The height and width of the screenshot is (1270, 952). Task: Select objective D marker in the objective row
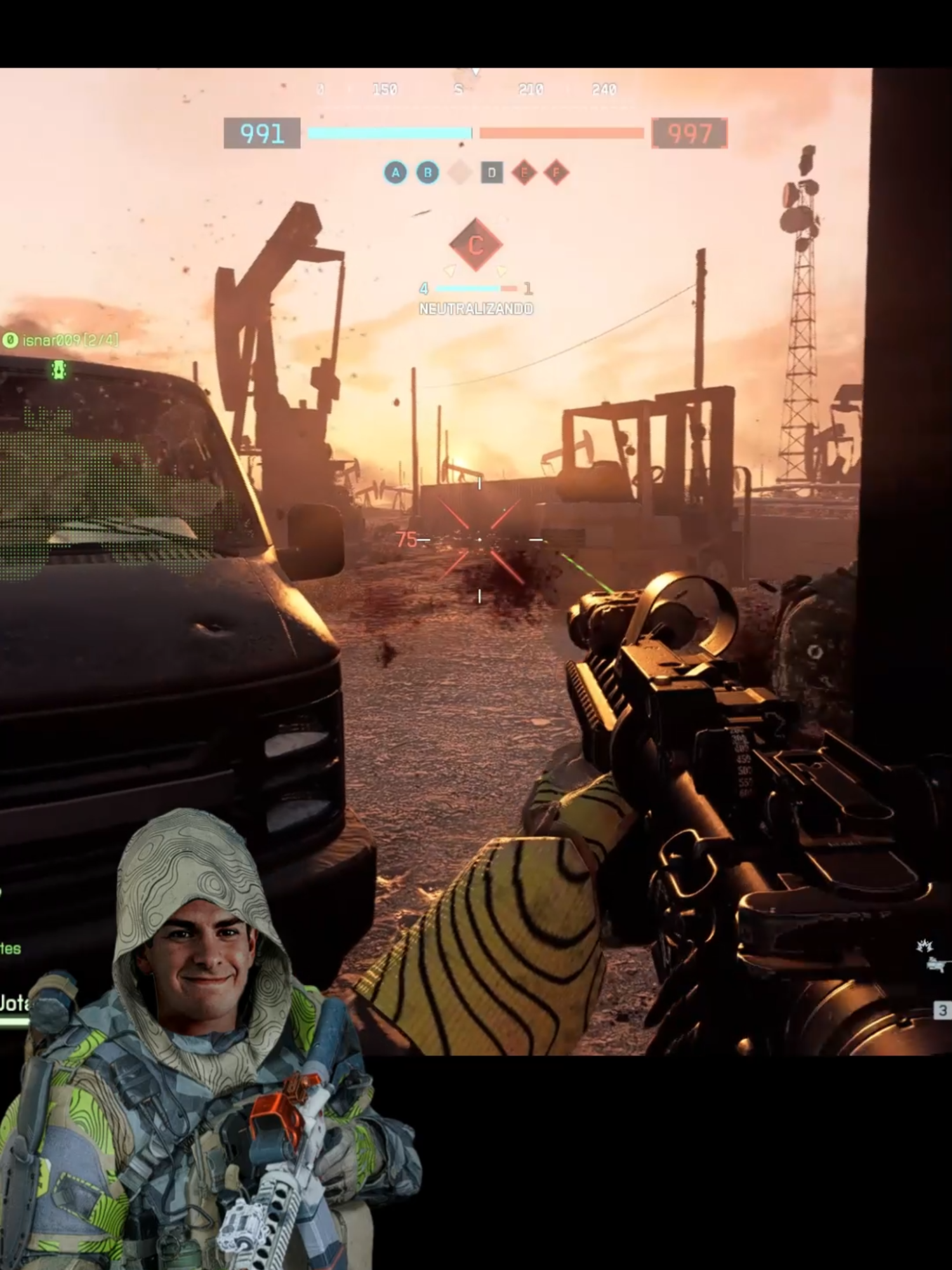pos(492,171)
